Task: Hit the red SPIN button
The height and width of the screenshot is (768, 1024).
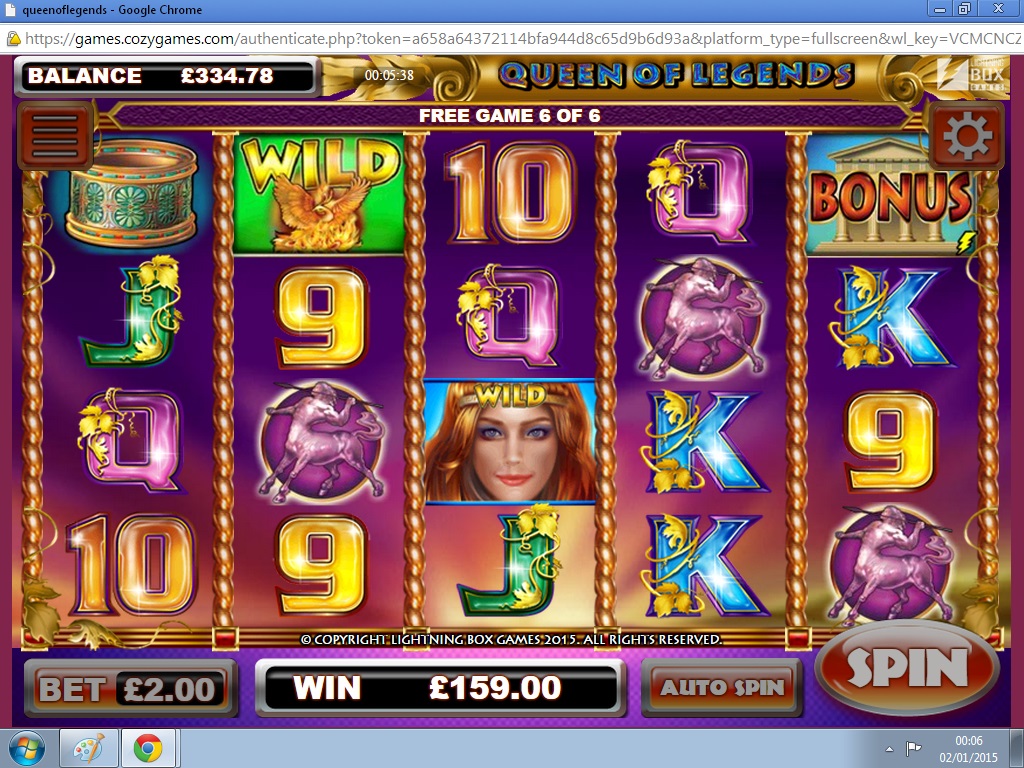Action: [907, 669]
